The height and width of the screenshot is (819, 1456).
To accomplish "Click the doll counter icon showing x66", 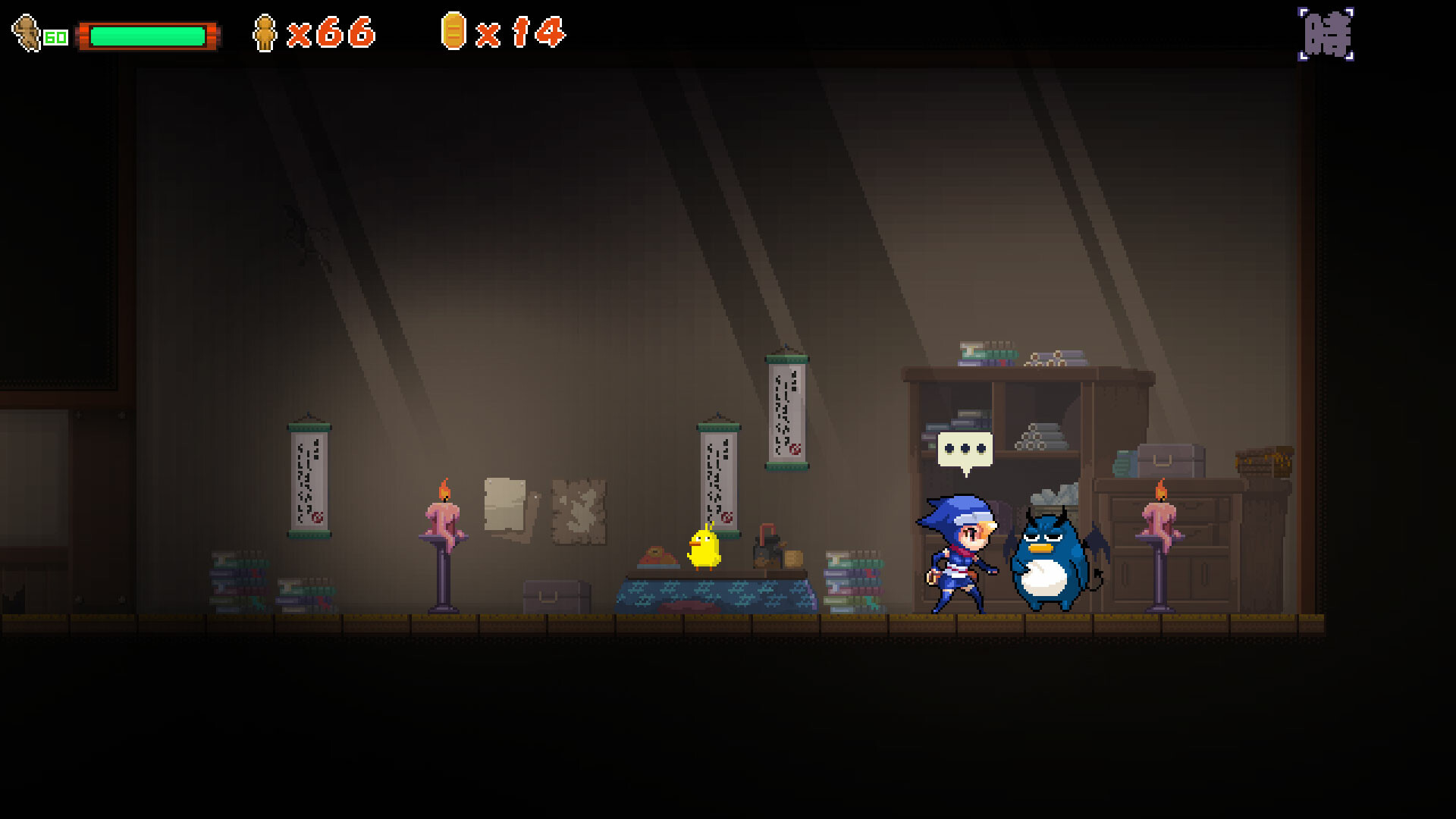I will (x=265, y=32).
